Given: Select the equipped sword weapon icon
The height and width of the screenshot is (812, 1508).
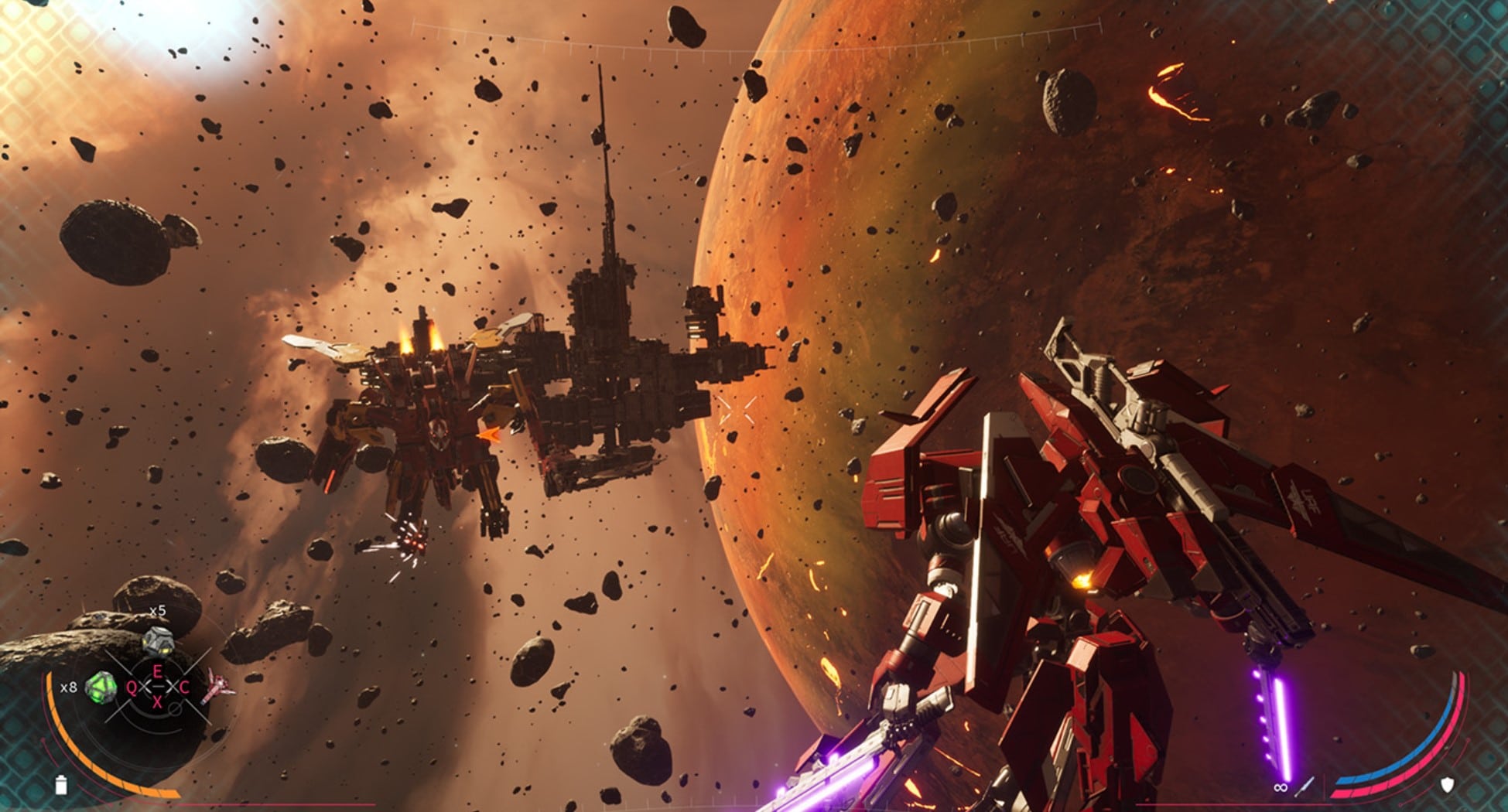Looking at the screenshot, I should pos(1305,787).
